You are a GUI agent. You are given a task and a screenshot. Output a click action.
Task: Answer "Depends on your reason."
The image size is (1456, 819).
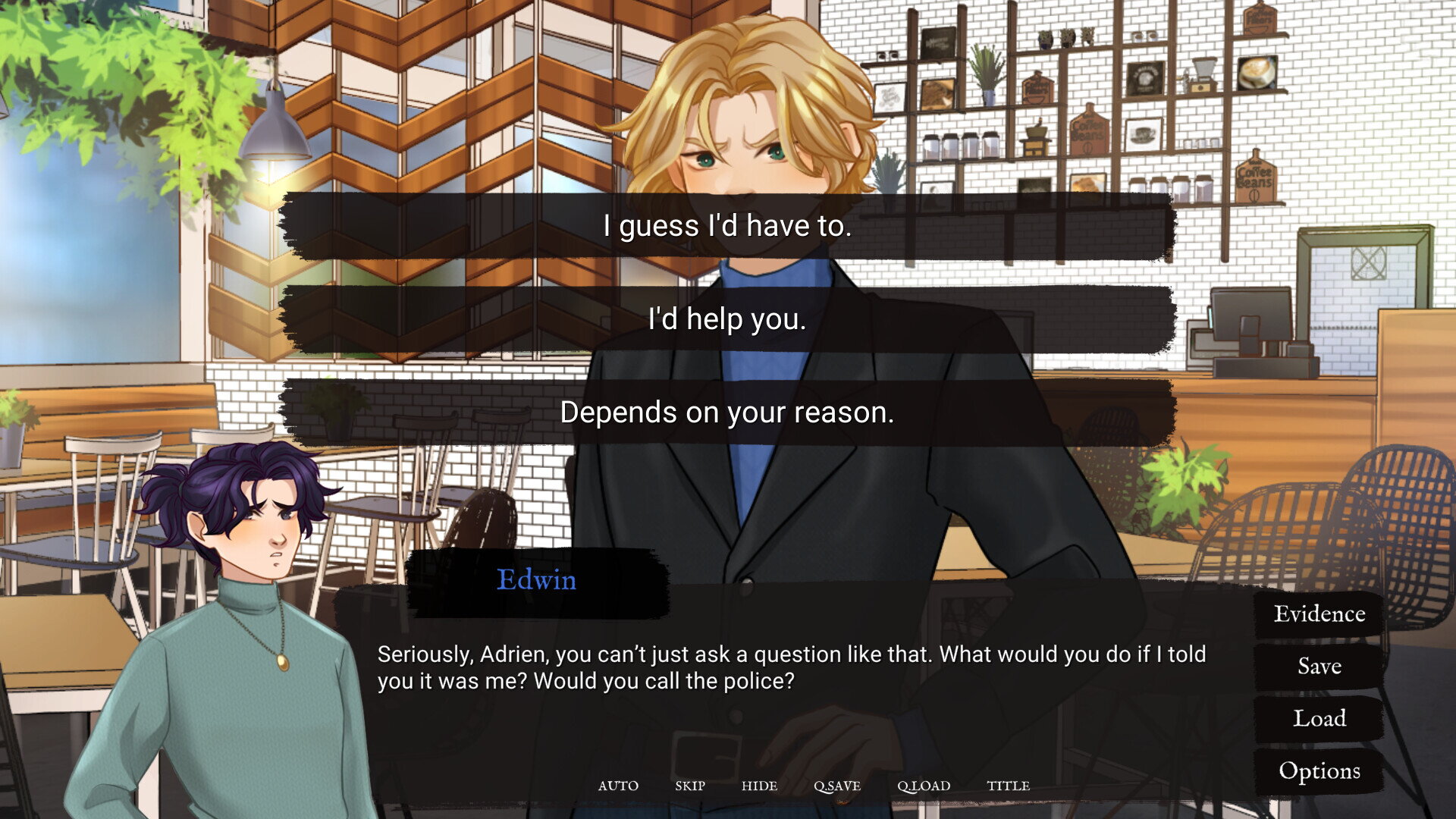point(727,413)
